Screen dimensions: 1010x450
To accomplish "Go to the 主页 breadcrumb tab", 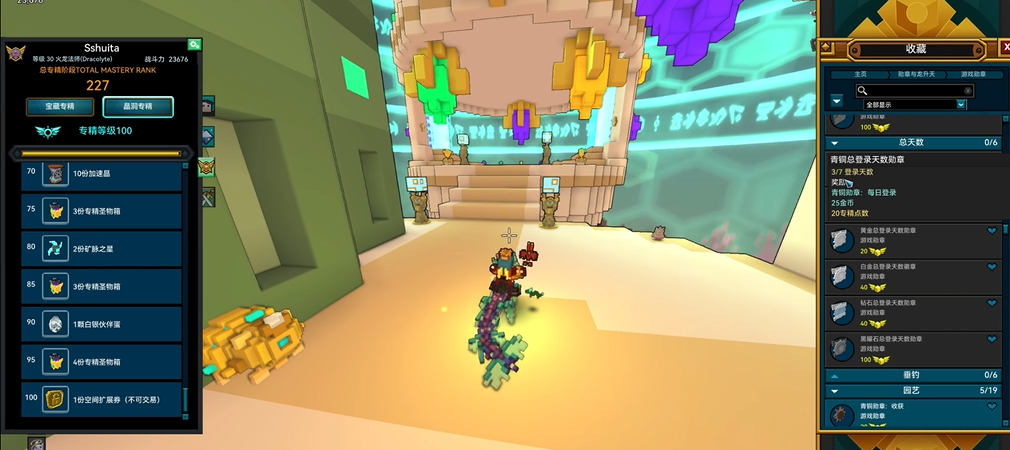I will (x=860, y=74).
